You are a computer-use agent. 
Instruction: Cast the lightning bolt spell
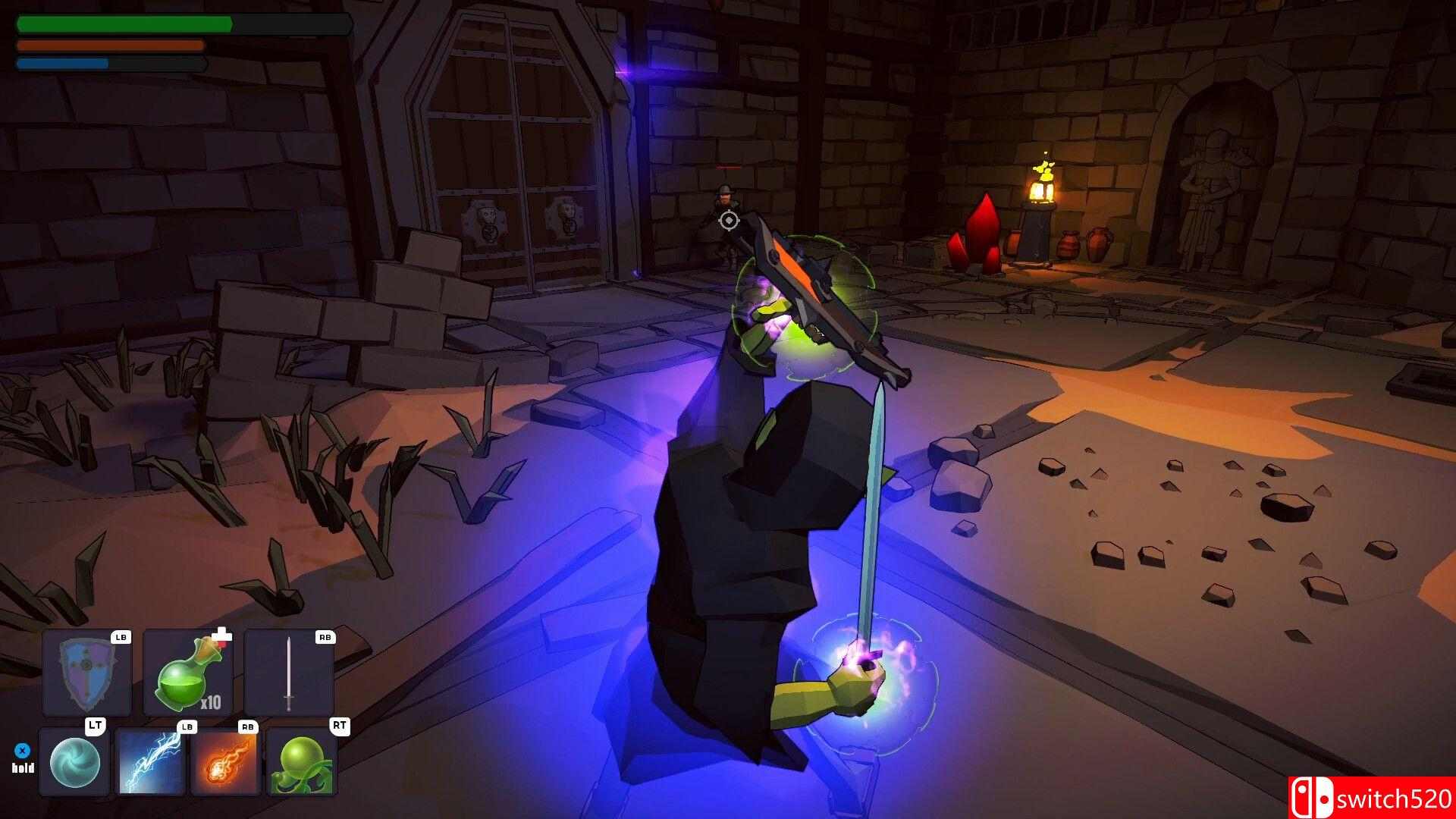coord(150,762)
